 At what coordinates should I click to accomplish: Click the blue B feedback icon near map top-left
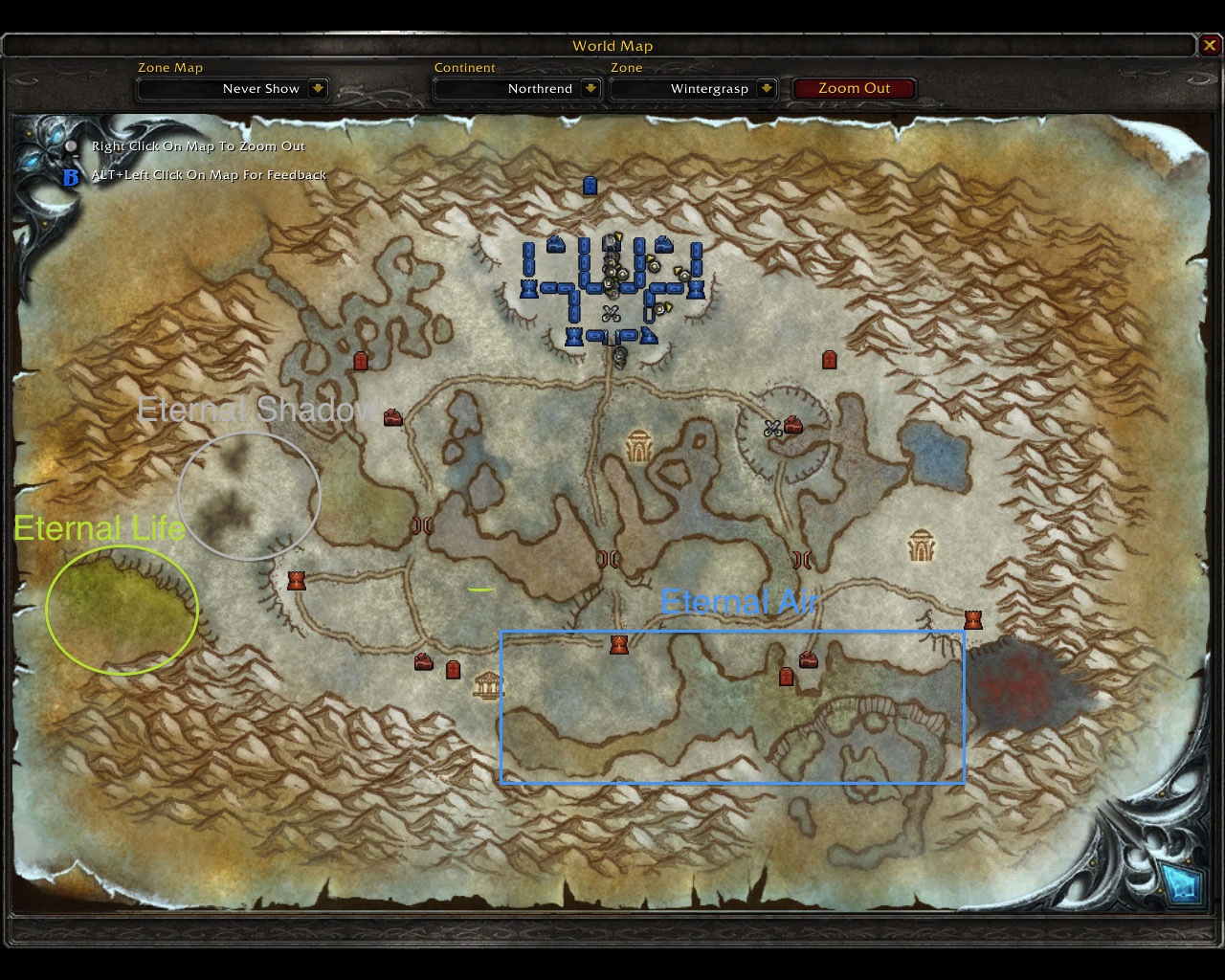(x=72, y=175)
